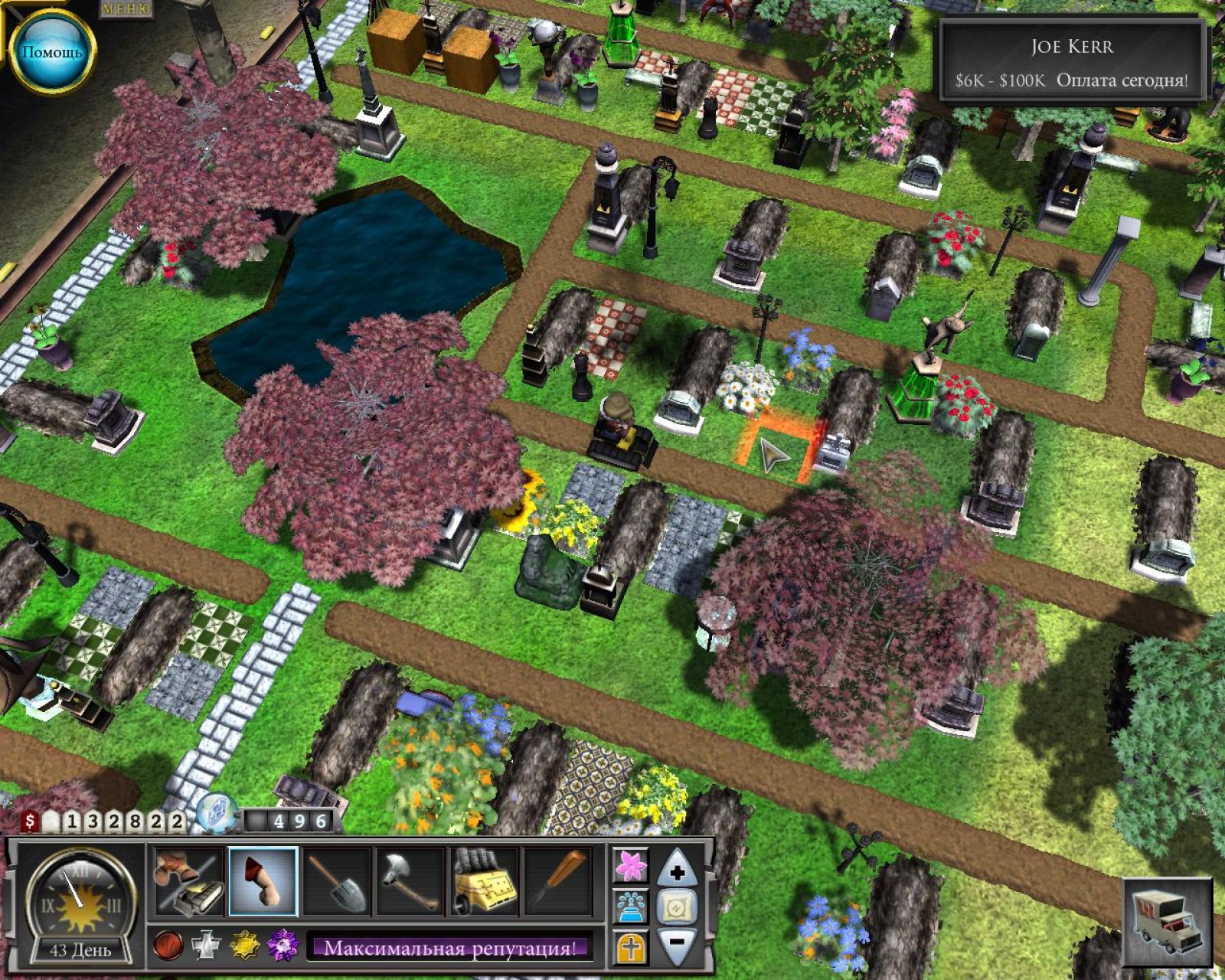Select the walk and bulldozer tool
1225x980 pixels.
[188, 881]
